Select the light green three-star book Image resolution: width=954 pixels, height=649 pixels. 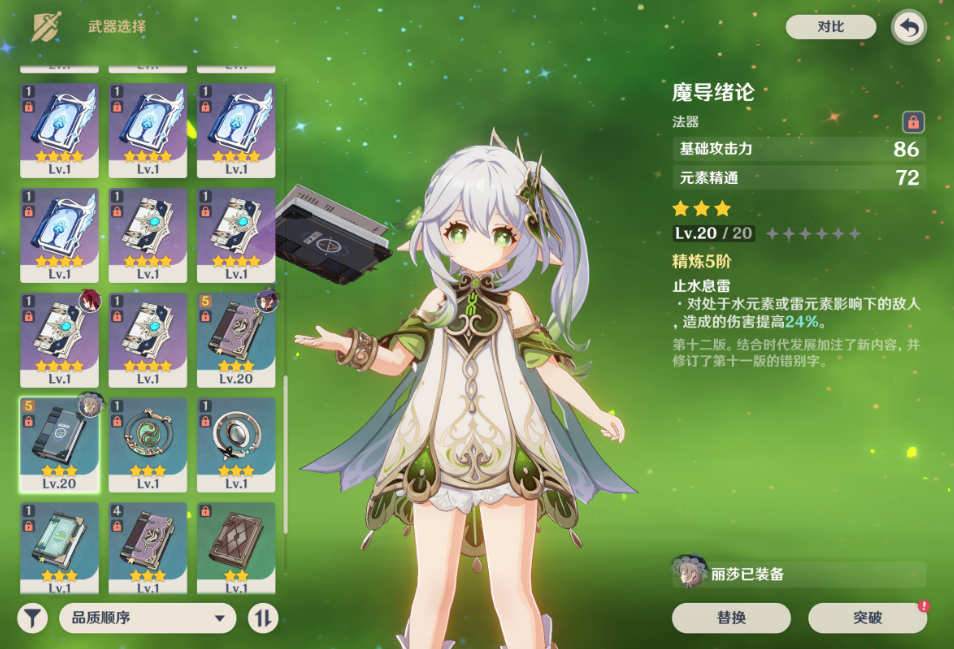coord(59,546)
